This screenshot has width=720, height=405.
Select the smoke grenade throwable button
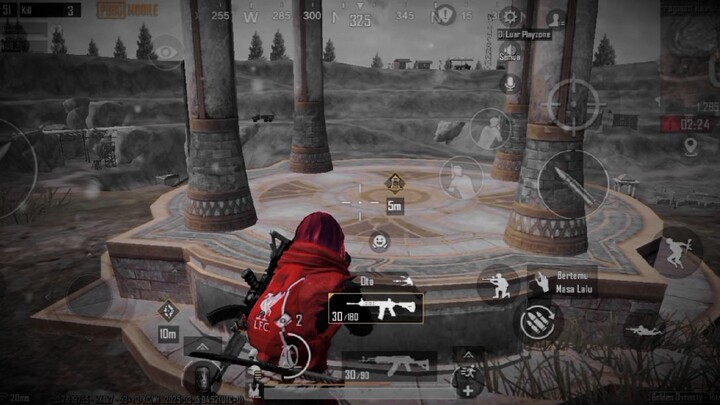(201, 377)
